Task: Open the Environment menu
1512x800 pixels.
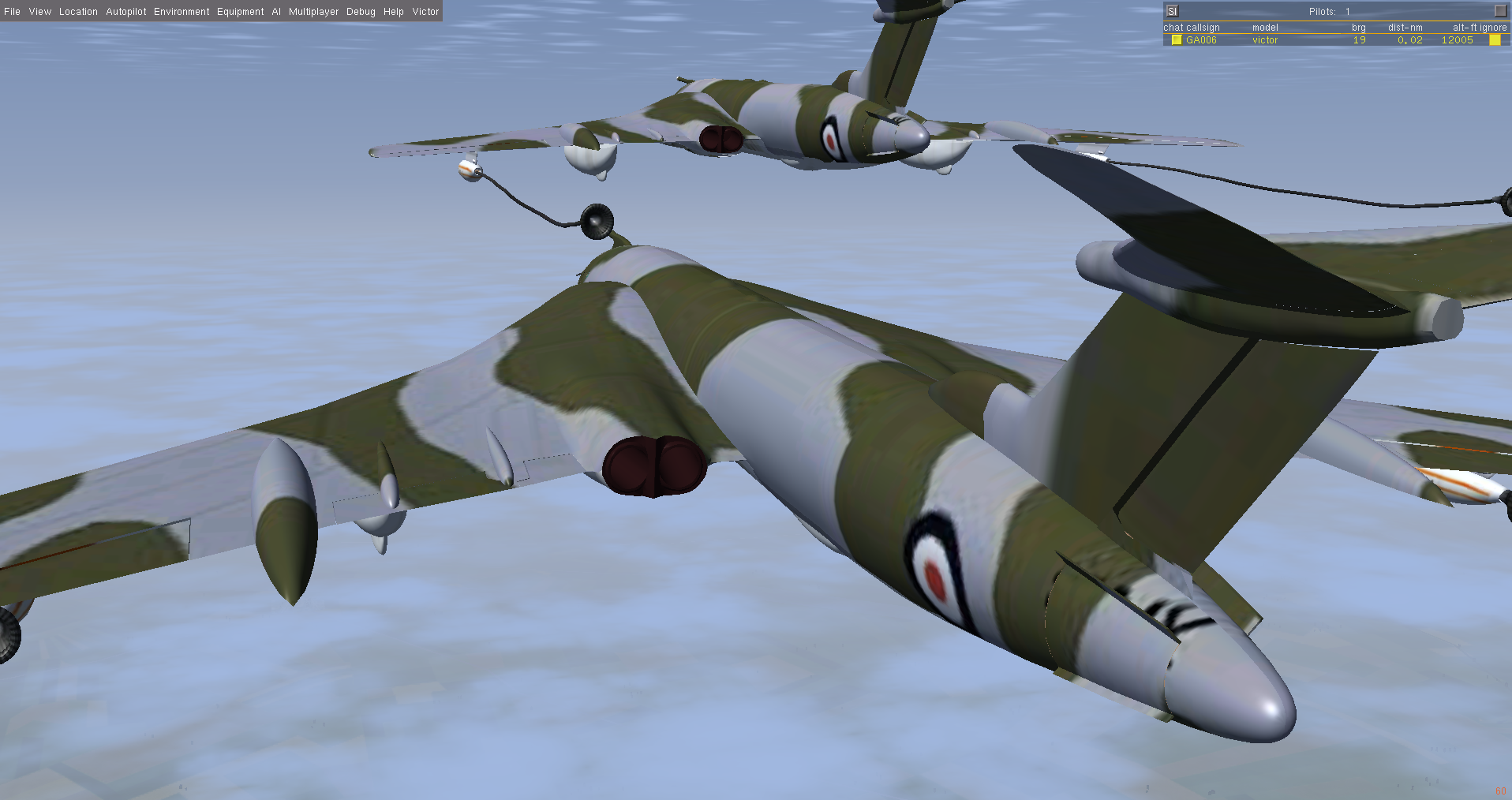Action: point(182,12)
